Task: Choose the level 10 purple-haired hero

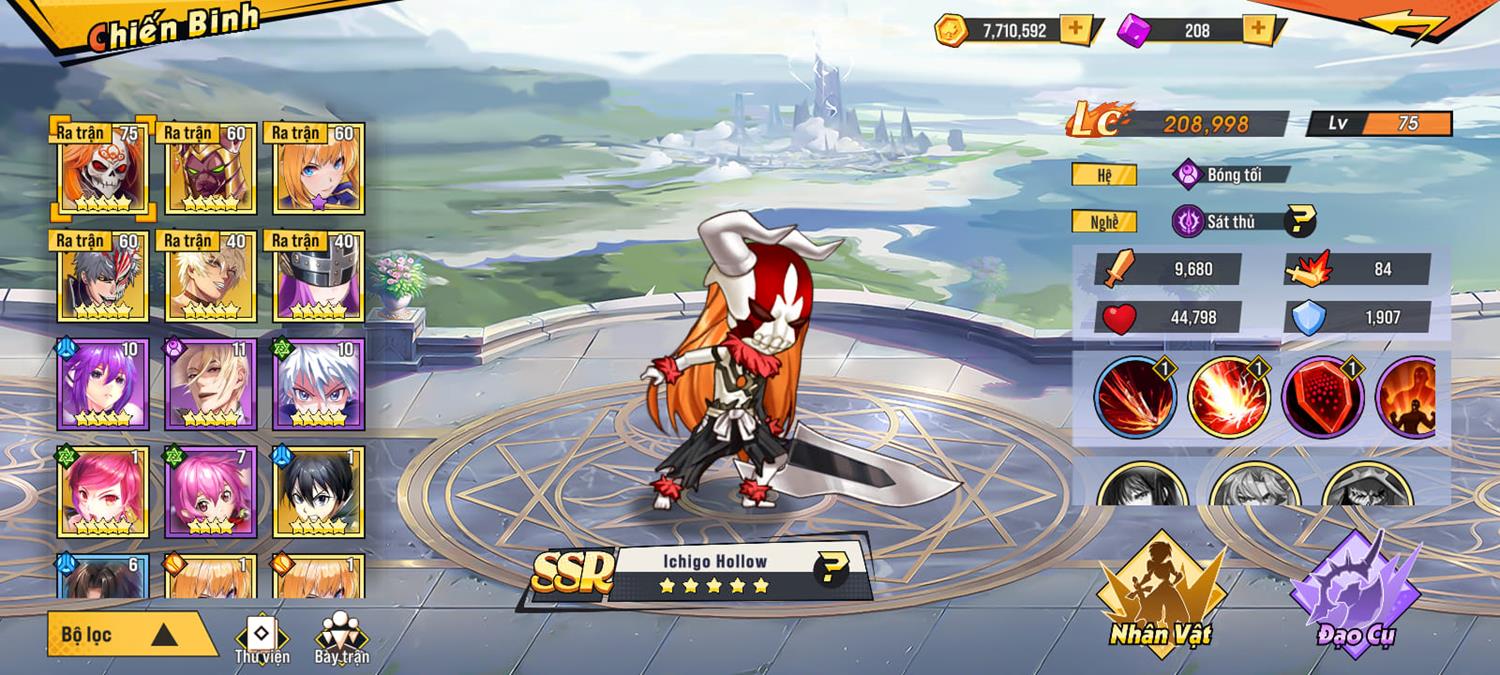Action: pyautogui.click(x=104, y=384)
